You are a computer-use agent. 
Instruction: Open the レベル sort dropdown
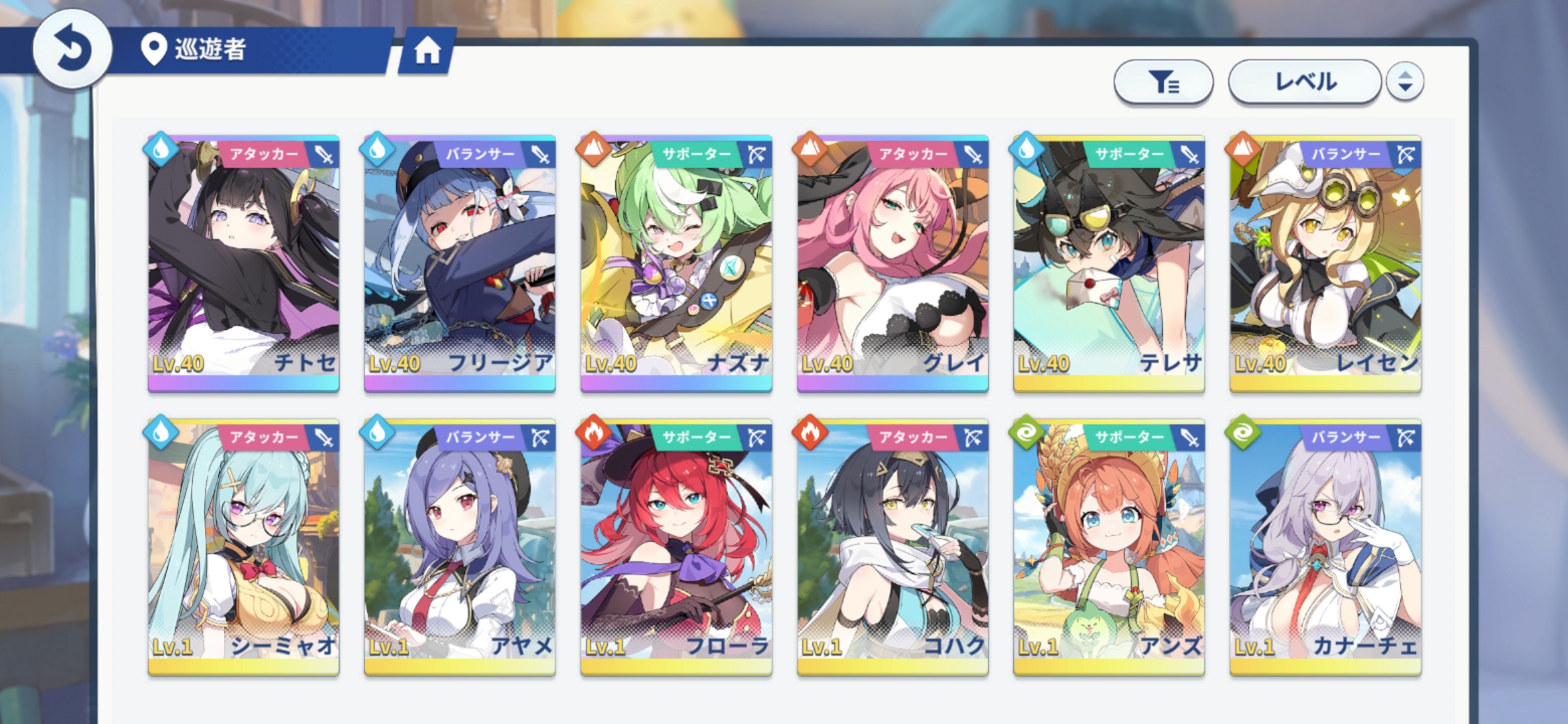click(1304, 82)
